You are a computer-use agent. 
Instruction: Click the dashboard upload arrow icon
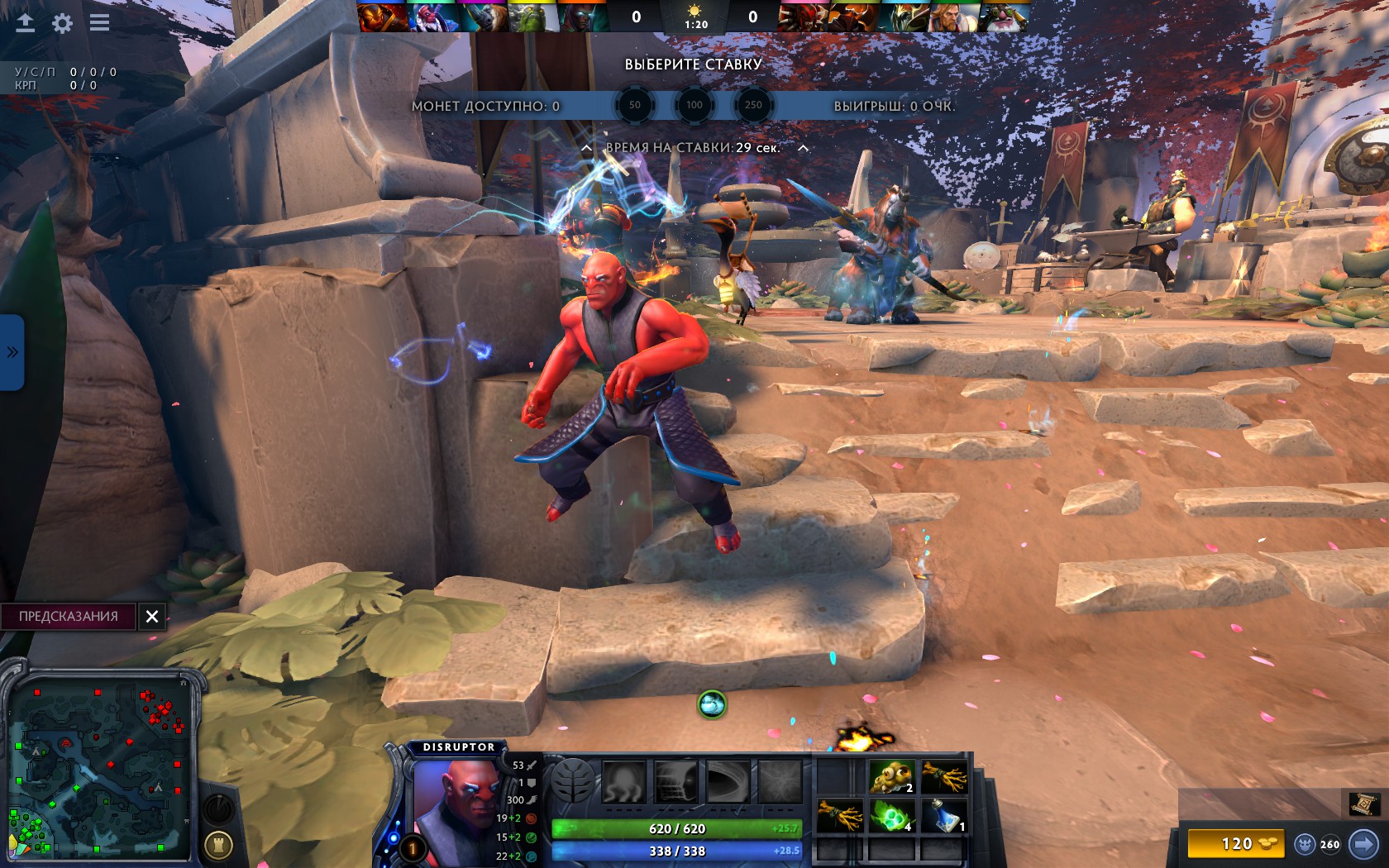(26, 23)
